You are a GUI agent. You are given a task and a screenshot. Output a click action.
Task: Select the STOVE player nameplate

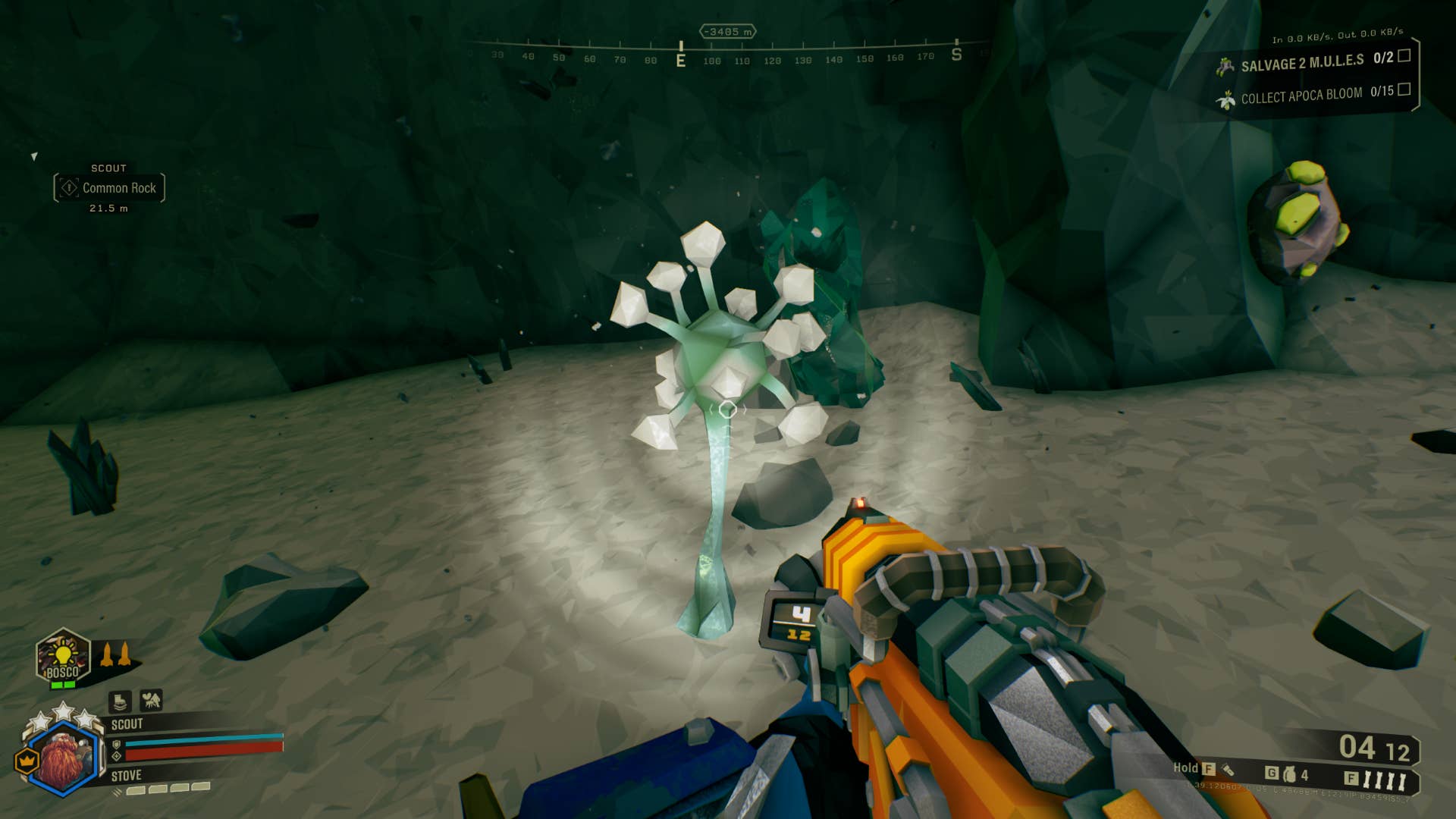click(127, 774)
